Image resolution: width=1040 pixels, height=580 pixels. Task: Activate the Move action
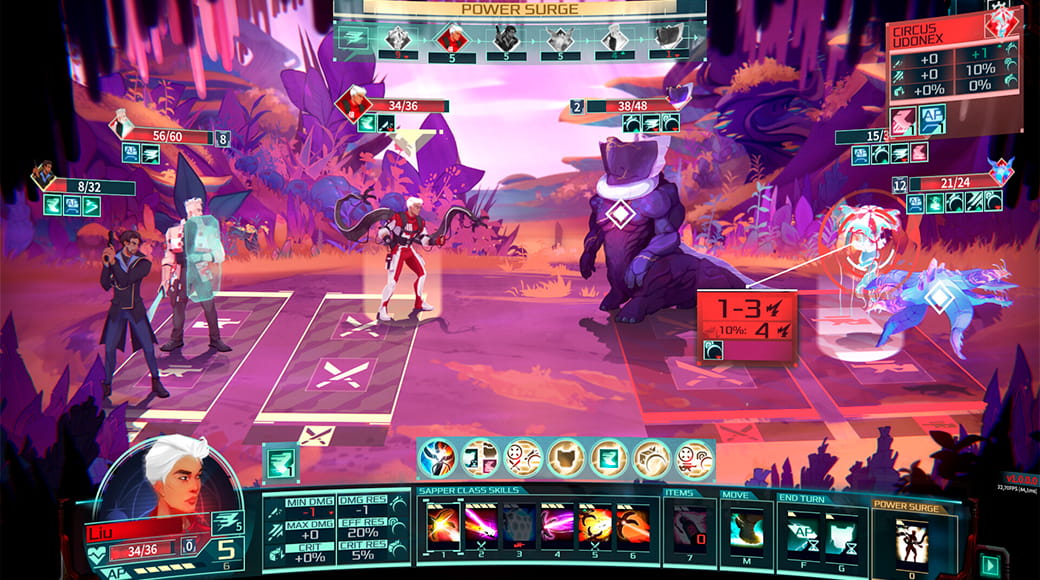click(745, 528)
